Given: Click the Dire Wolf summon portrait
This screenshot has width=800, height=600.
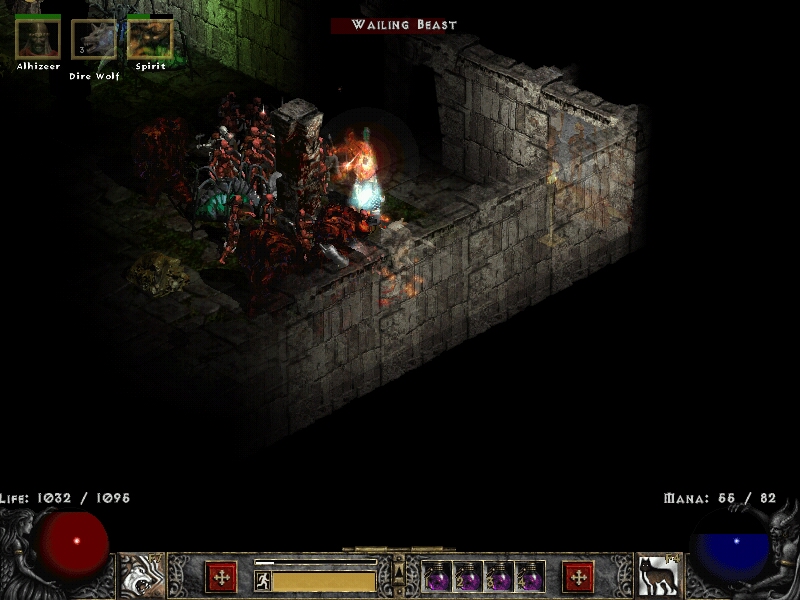Looking at the screenshot, I should tap(93, 40).
